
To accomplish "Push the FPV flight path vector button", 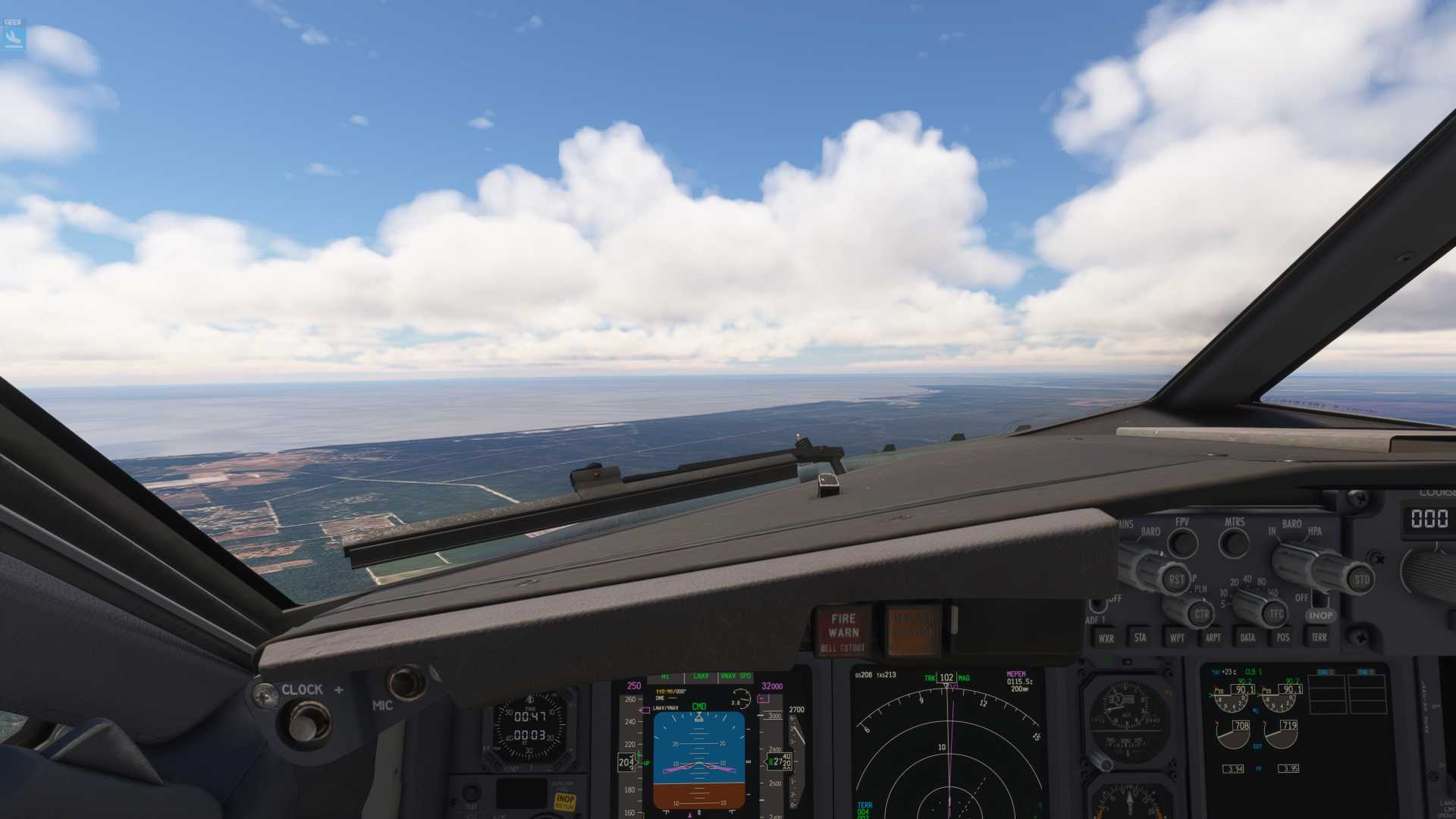I will pos(1183,543).
